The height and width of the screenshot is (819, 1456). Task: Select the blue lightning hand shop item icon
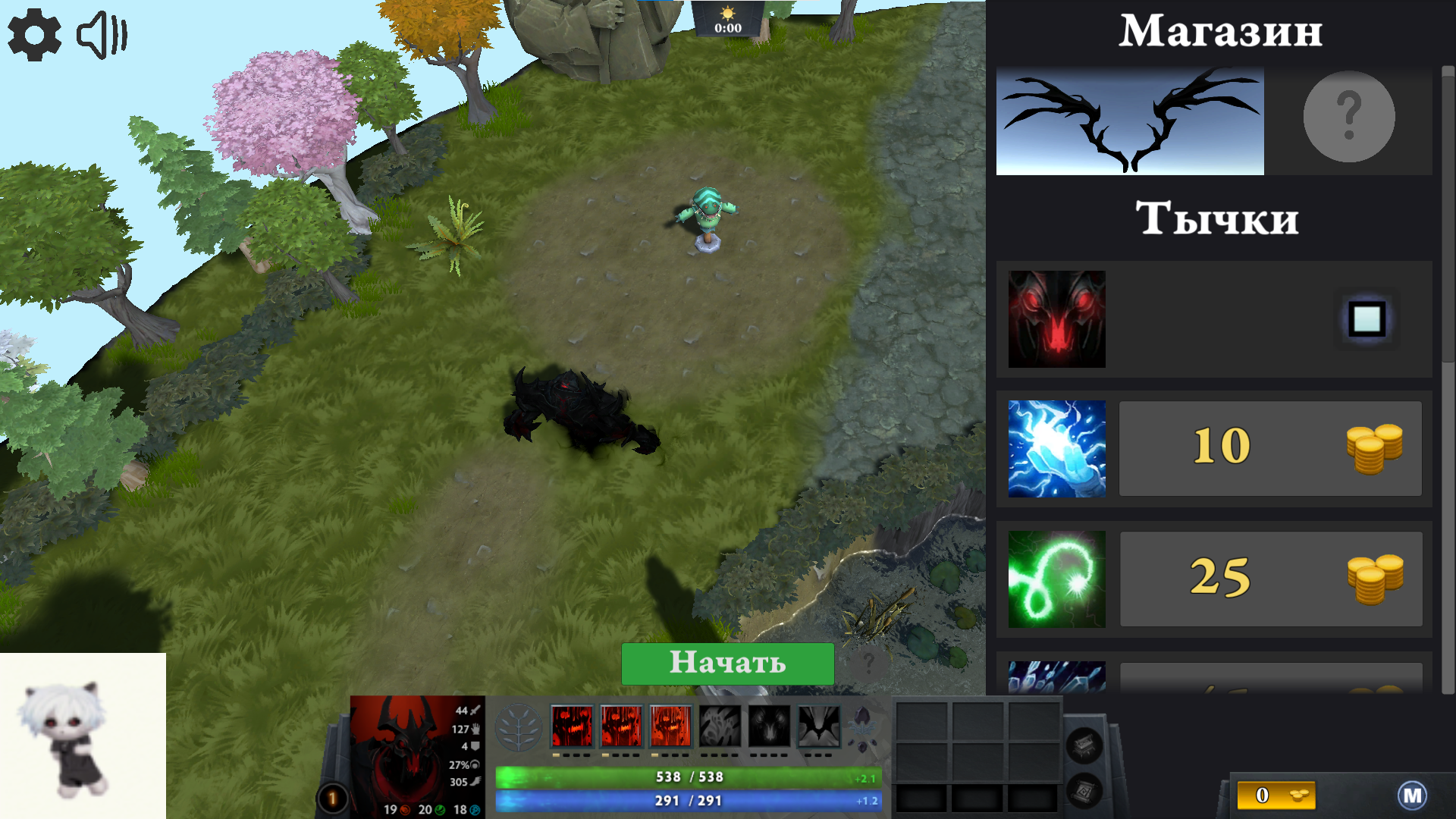[1056, 447]
